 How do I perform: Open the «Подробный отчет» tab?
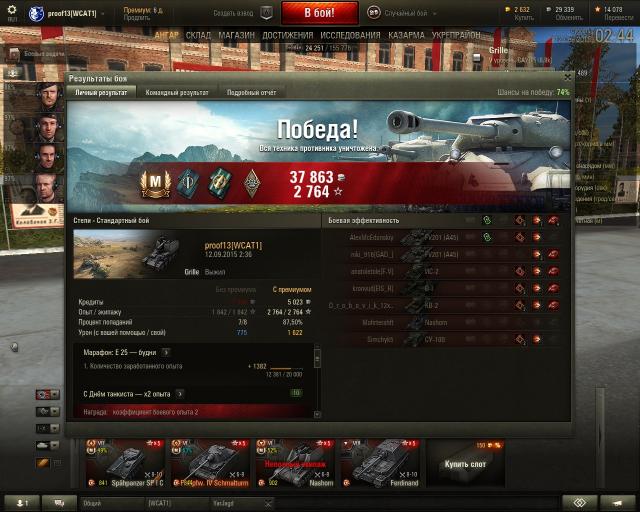pyautogui.click(x=250, y=92)
